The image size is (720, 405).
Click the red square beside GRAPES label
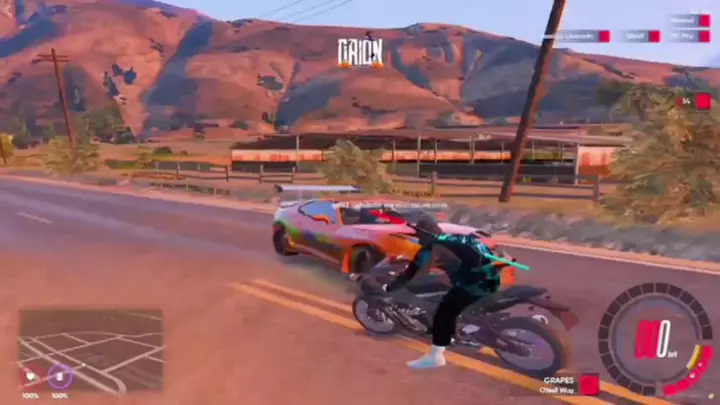point(588,385)
